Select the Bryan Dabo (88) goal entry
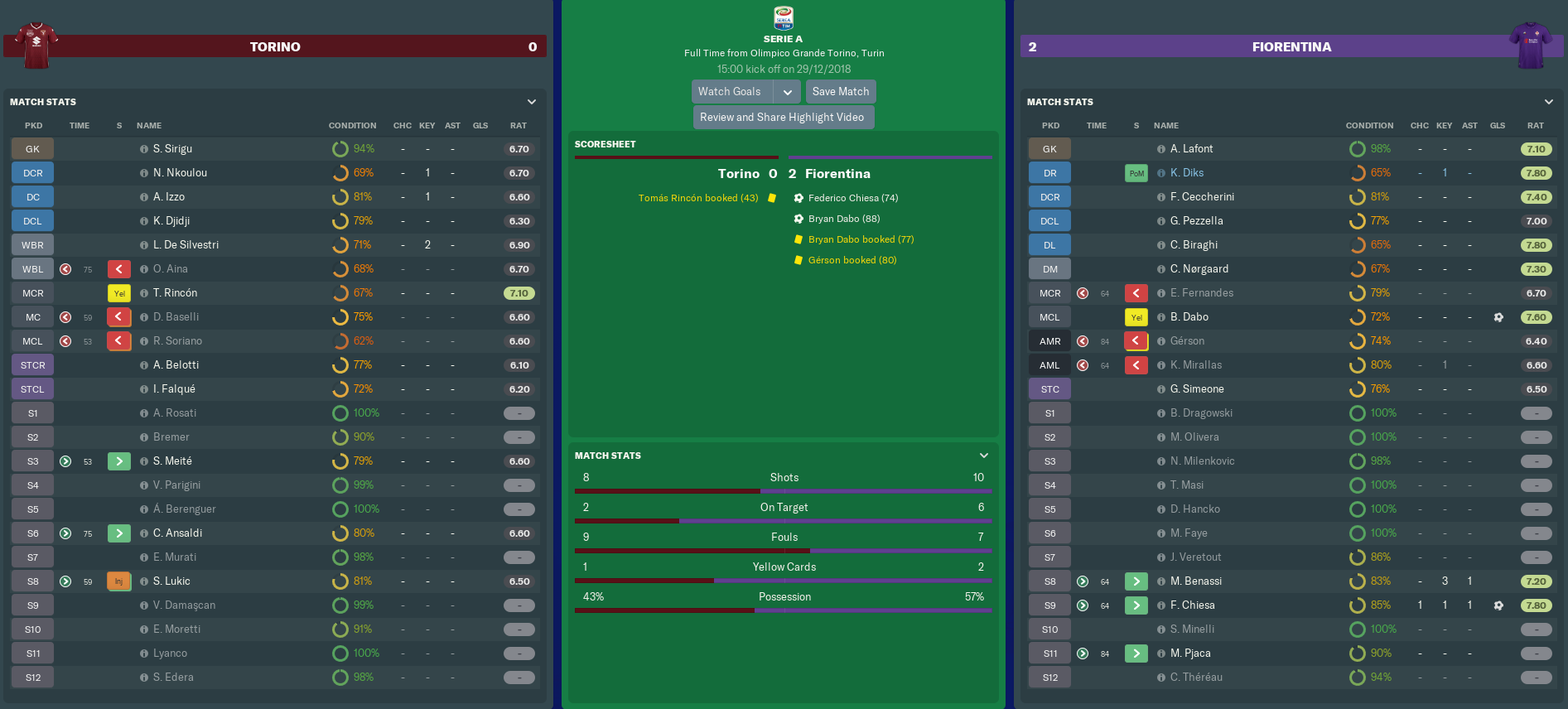This screenshot has height=709, width=1568. [x=843, y=219]
